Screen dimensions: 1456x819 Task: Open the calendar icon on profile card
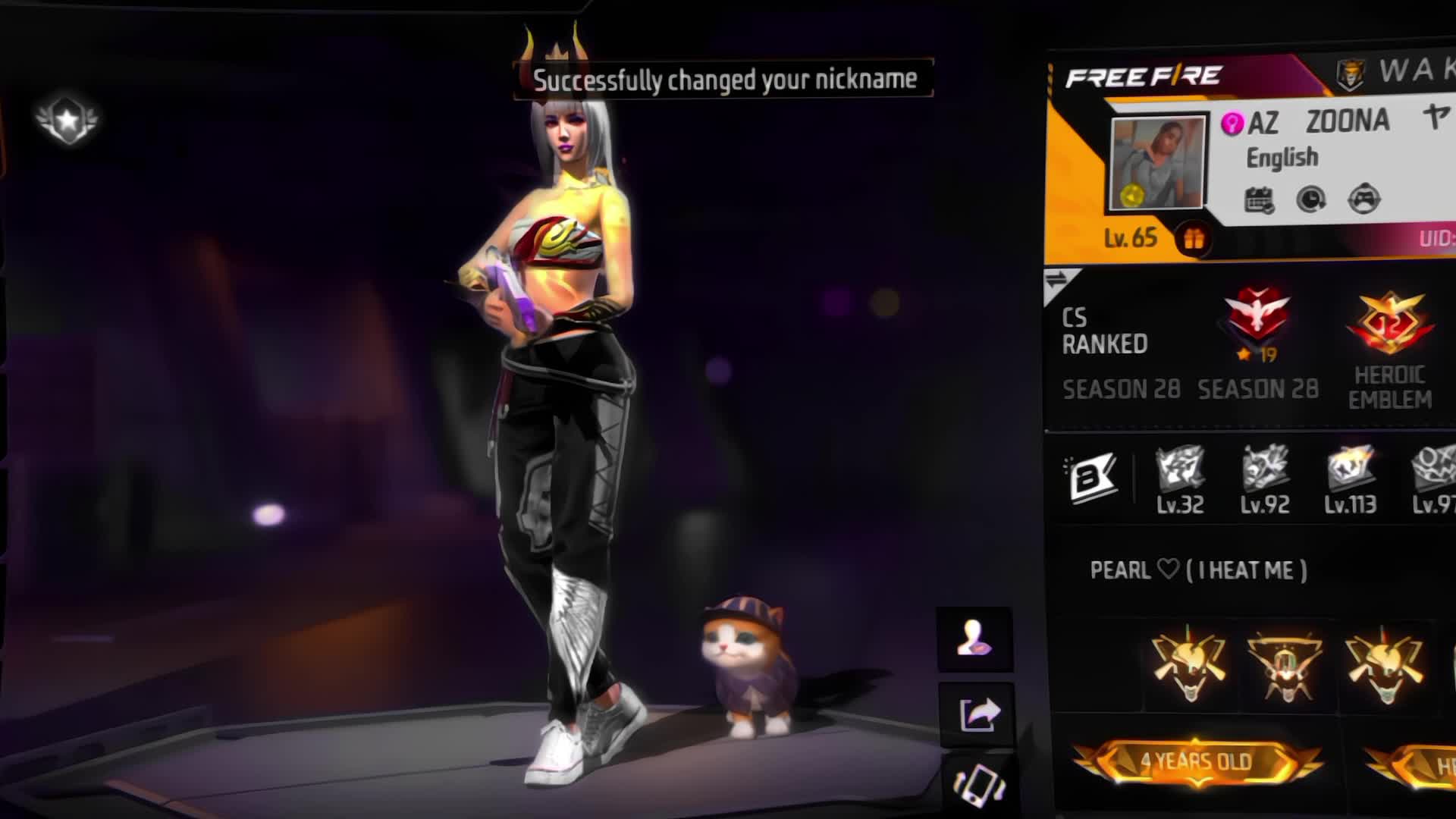(1259, 200)
